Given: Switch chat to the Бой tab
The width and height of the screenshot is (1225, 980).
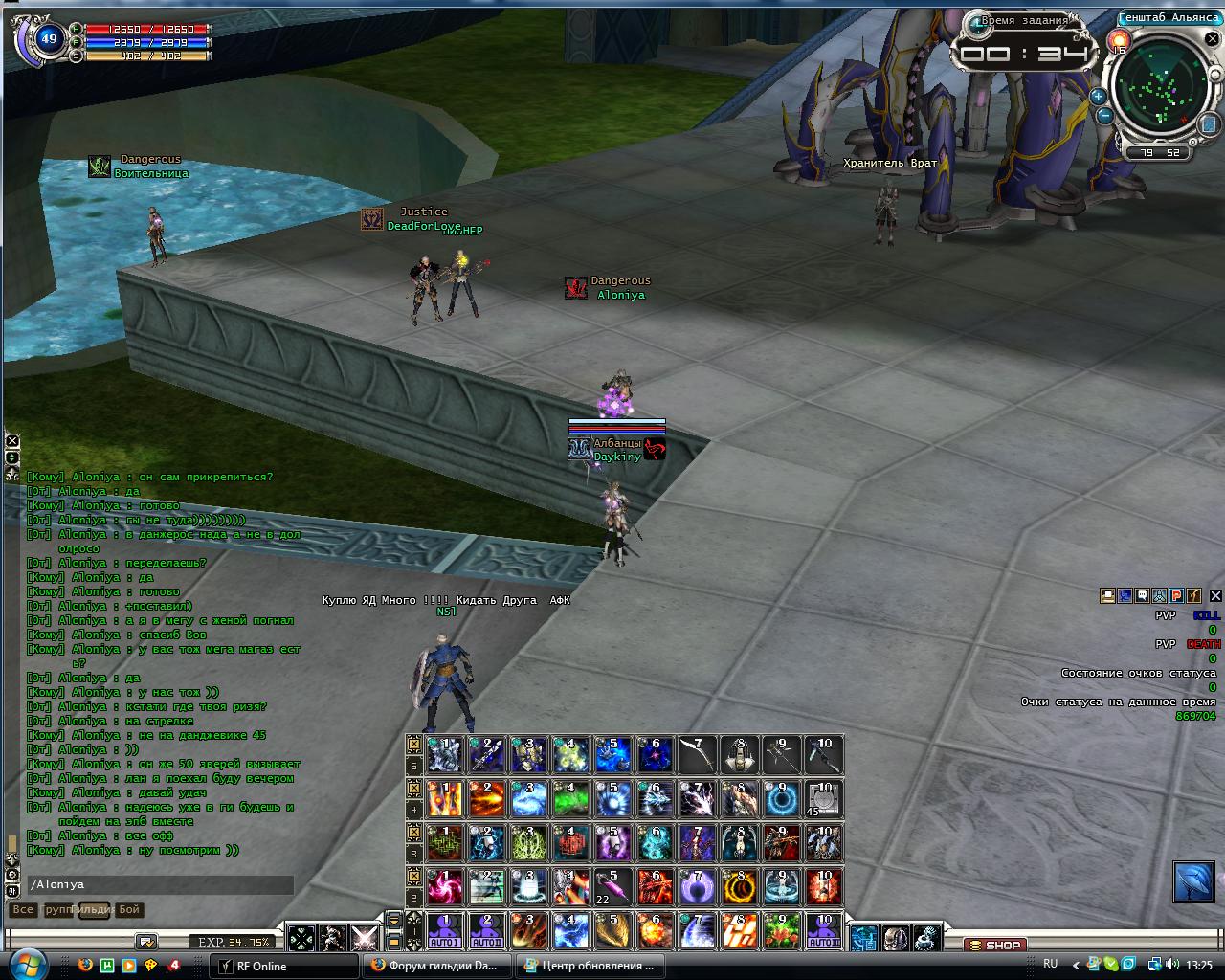Looking at the screenshot, I should click(x=129, y=910).
